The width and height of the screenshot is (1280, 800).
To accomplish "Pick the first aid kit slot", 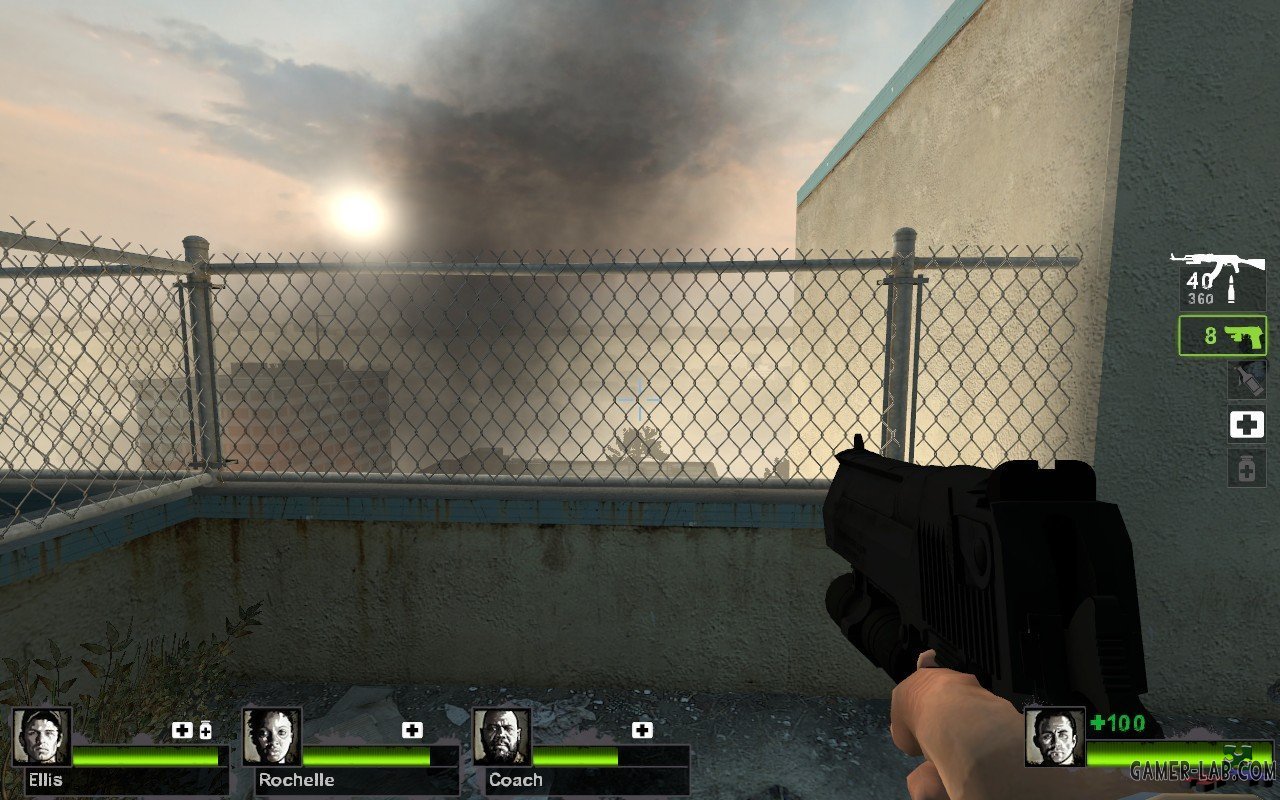I will tap(1246, 425).
